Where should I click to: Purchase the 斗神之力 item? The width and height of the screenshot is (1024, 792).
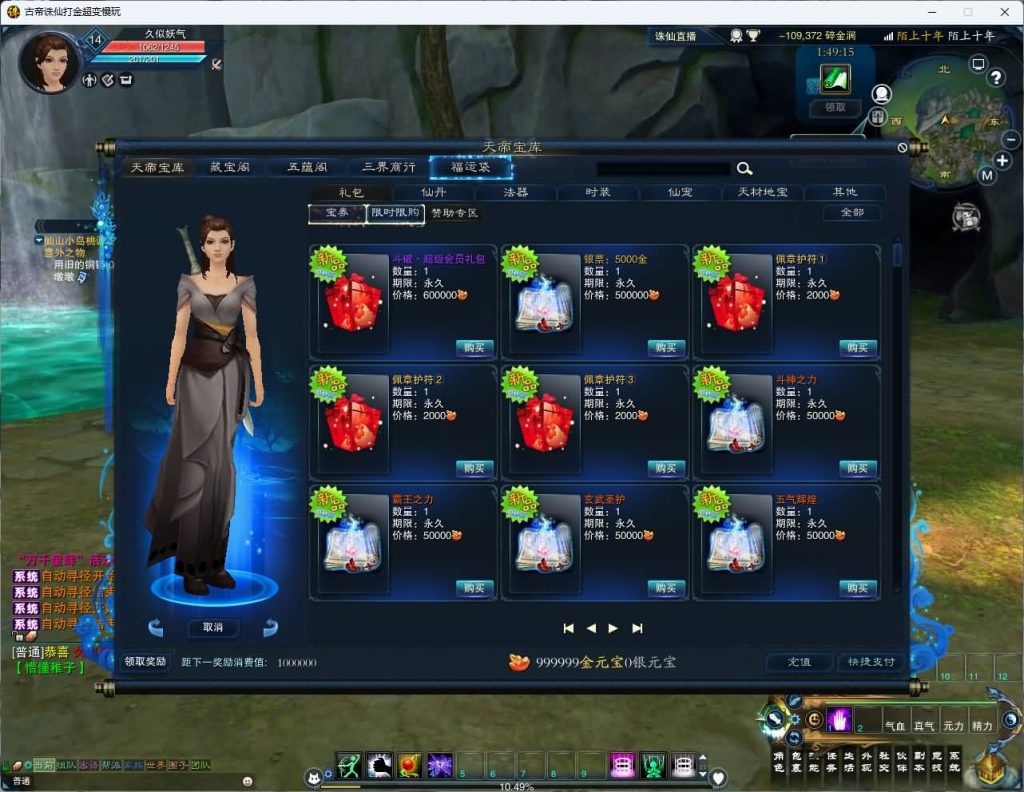pos(857,468)
